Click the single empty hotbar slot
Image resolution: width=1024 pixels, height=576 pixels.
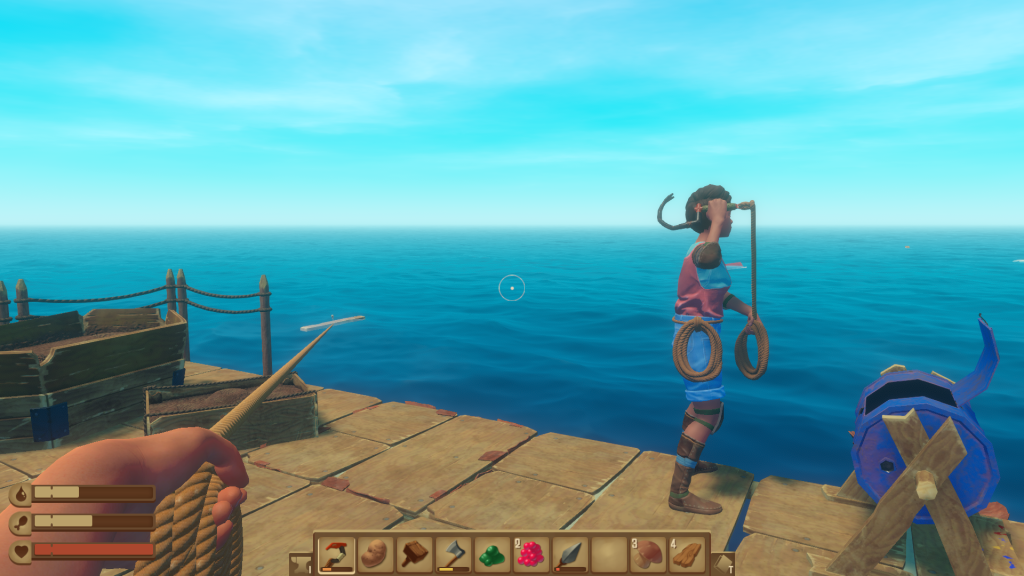point(609,554)
